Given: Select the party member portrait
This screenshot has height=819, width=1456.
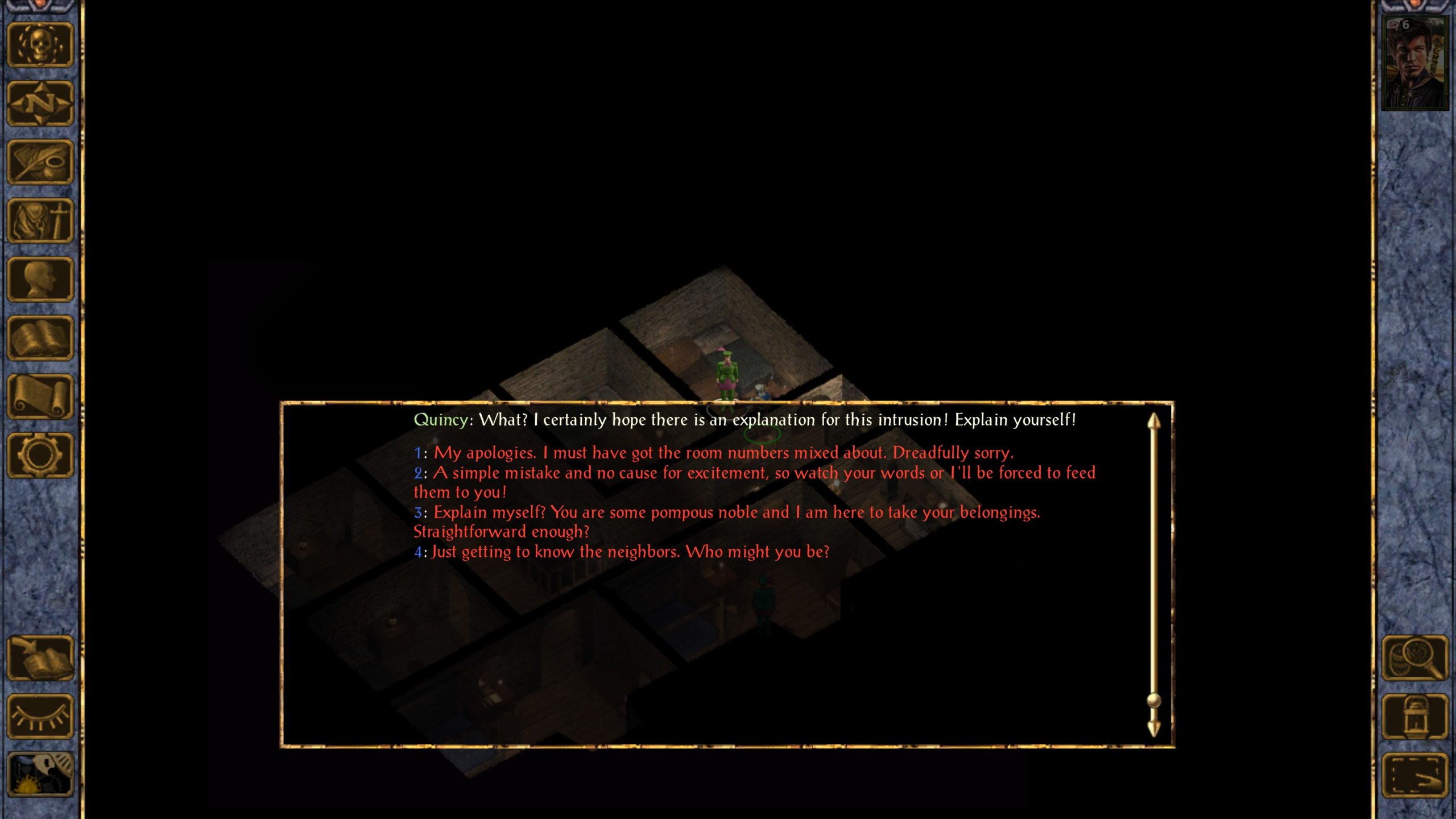Looking at the screenshot, I should 1414,63.
